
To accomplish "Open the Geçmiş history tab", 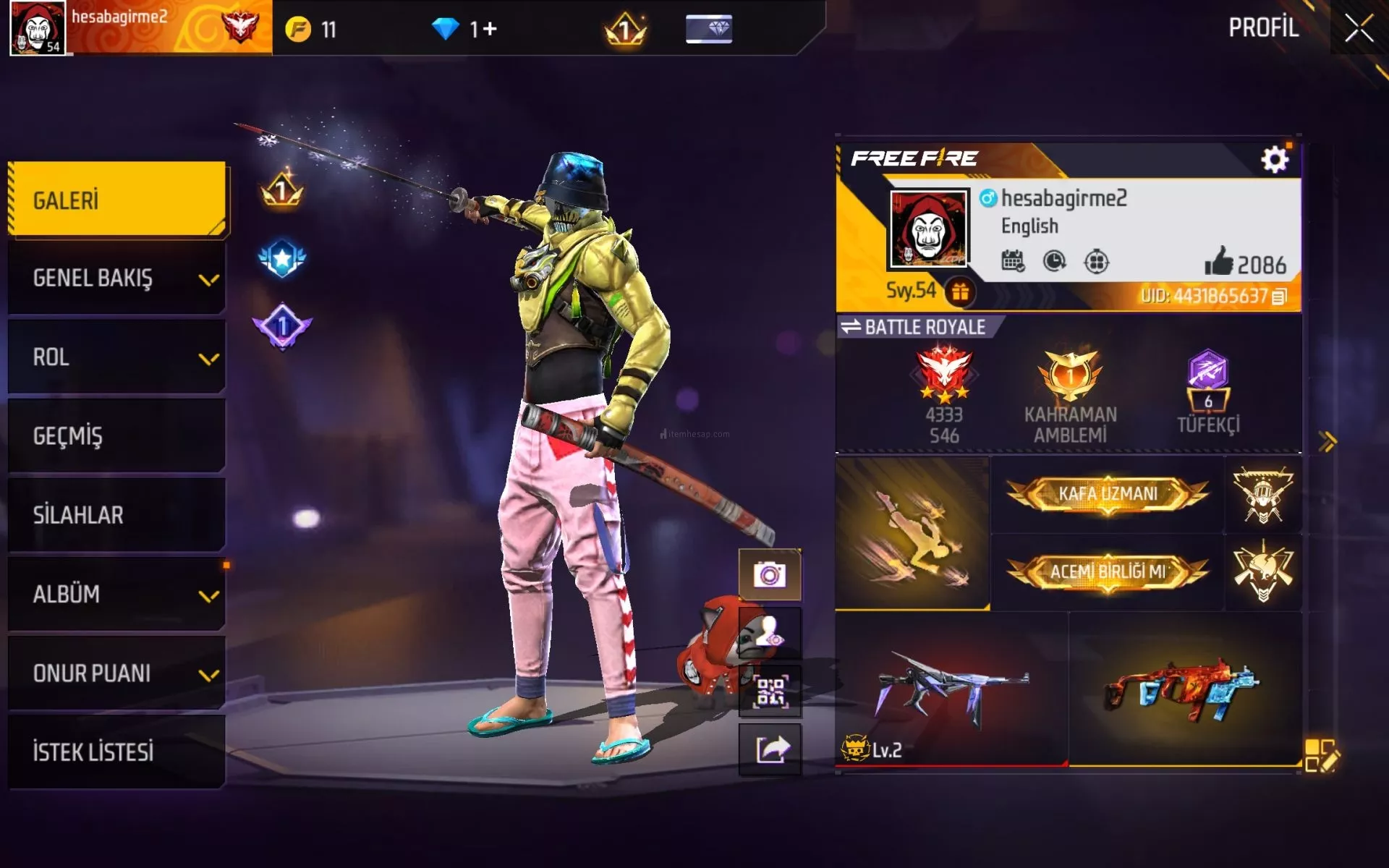I will pyautogui.click(x=117, y=436).
